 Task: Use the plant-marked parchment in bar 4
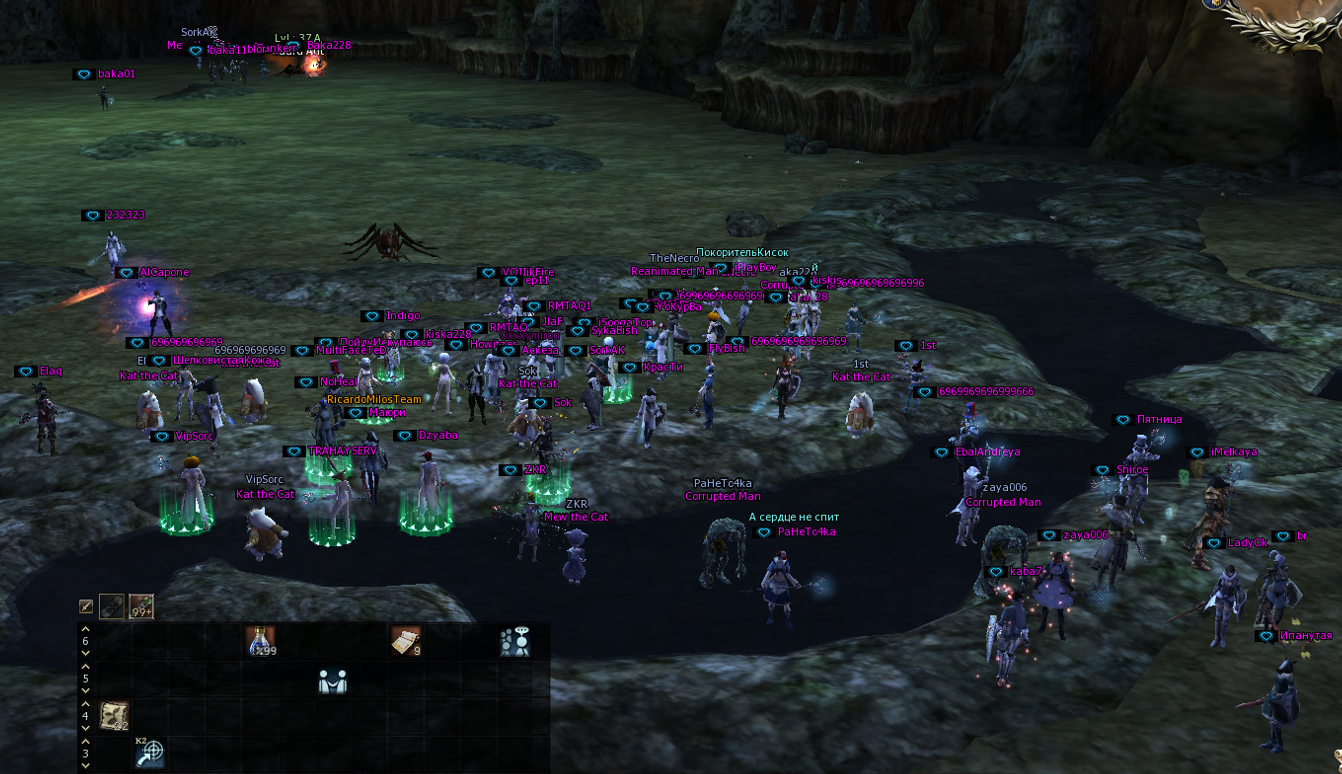[x=115, y=715]
